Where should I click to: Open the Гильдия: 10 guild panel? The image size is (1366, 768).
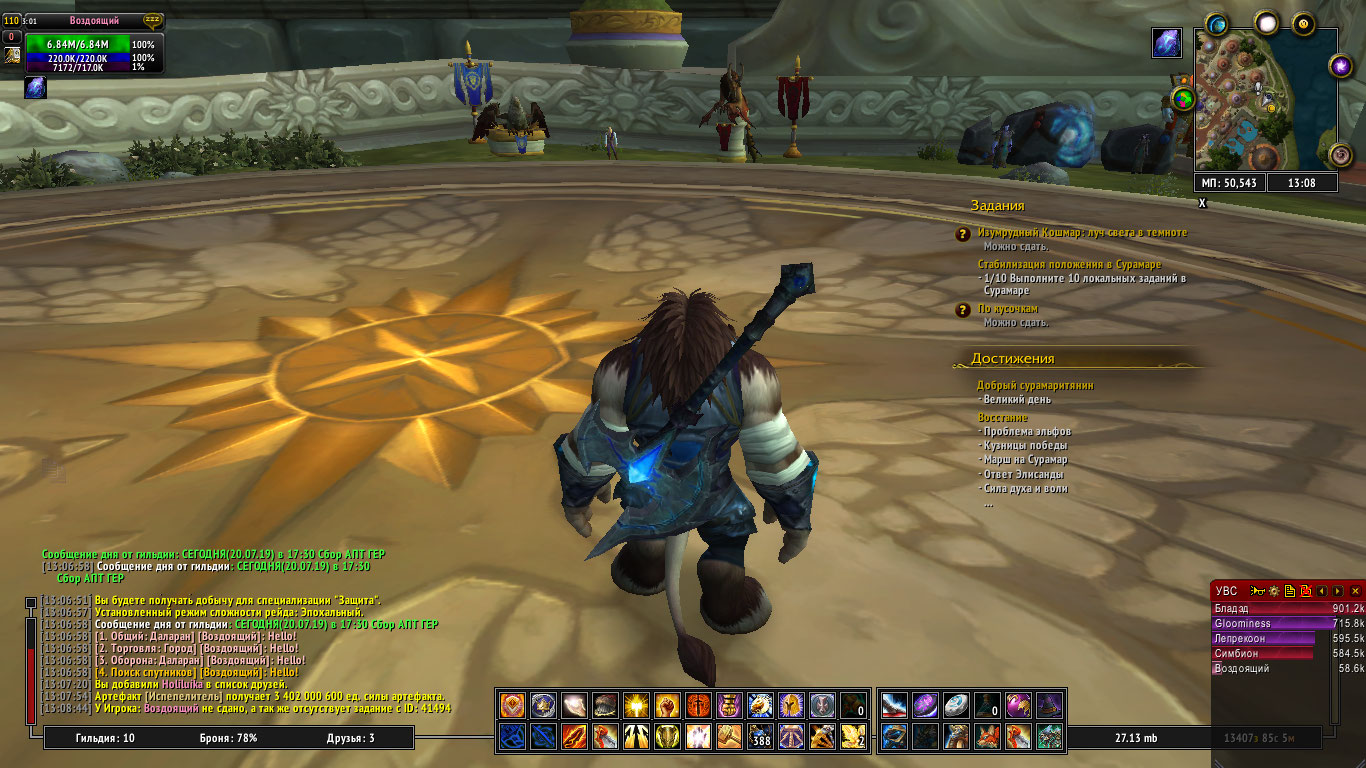point(105,738)
